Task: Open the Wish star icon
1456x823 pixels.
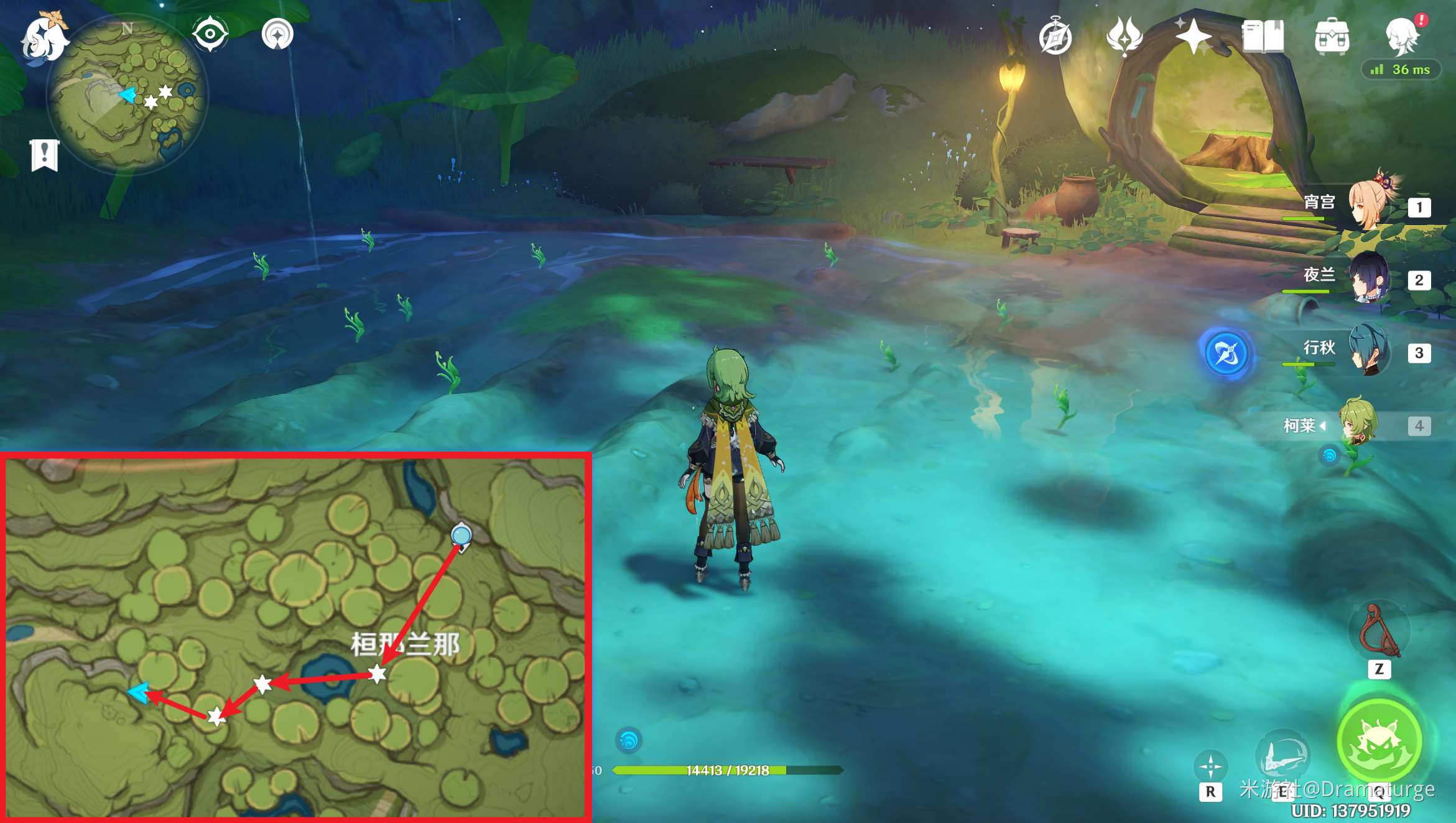Action: tap(1193, 36)
